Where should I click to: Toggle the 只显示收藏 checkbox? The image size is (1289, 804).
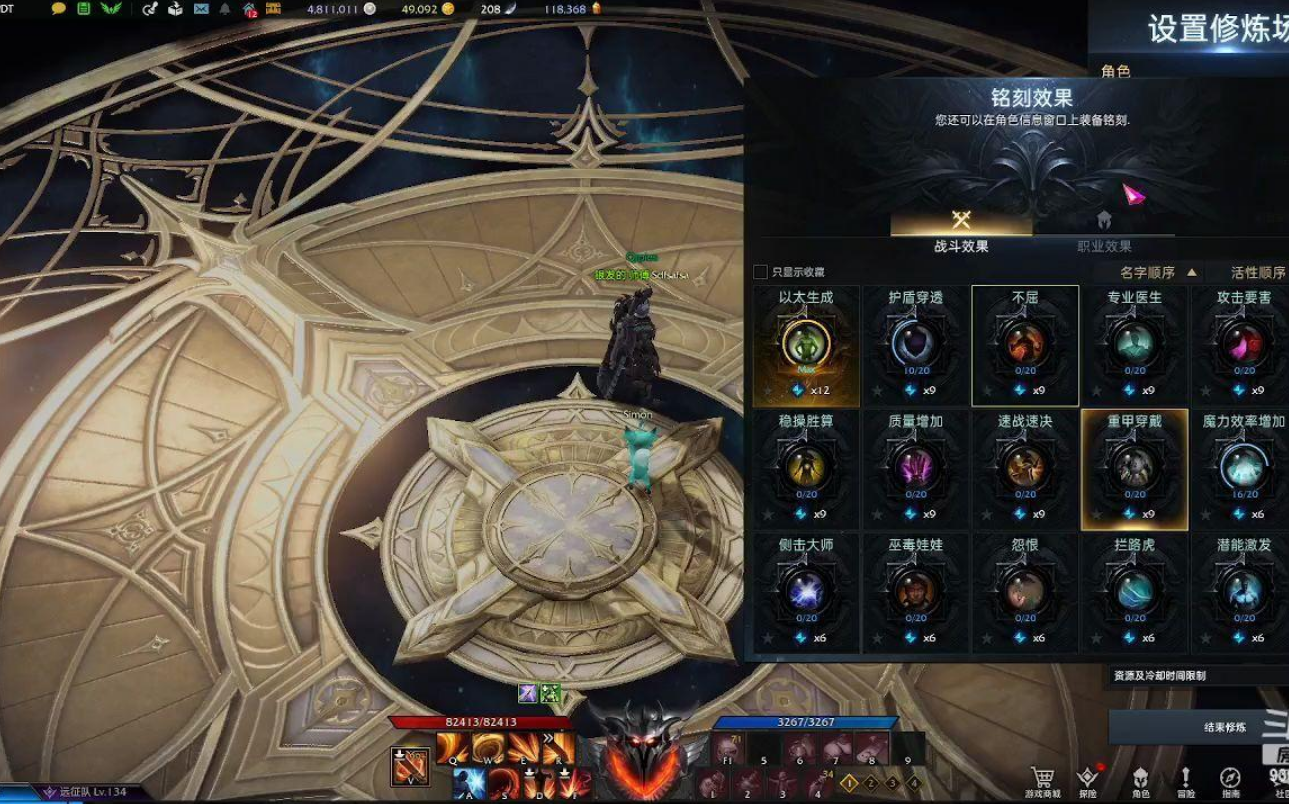coord(760,272)
